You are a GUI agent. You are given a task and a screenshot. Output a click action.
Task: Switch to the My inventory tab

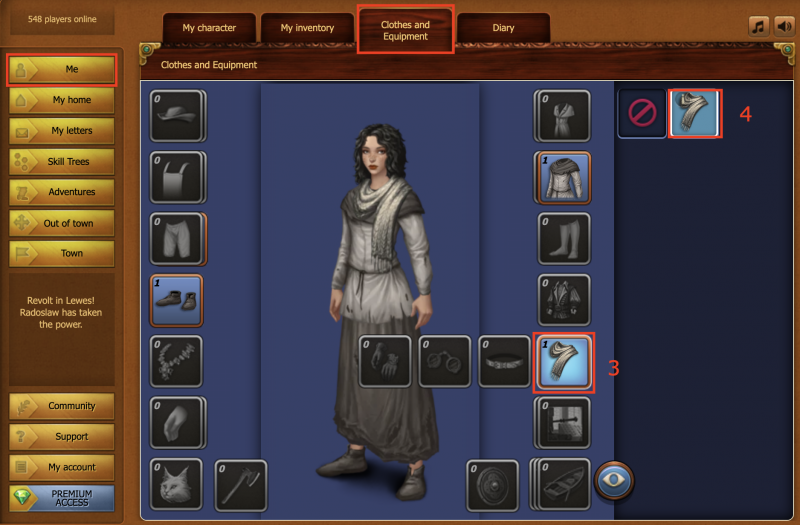(x=307, y=28)
